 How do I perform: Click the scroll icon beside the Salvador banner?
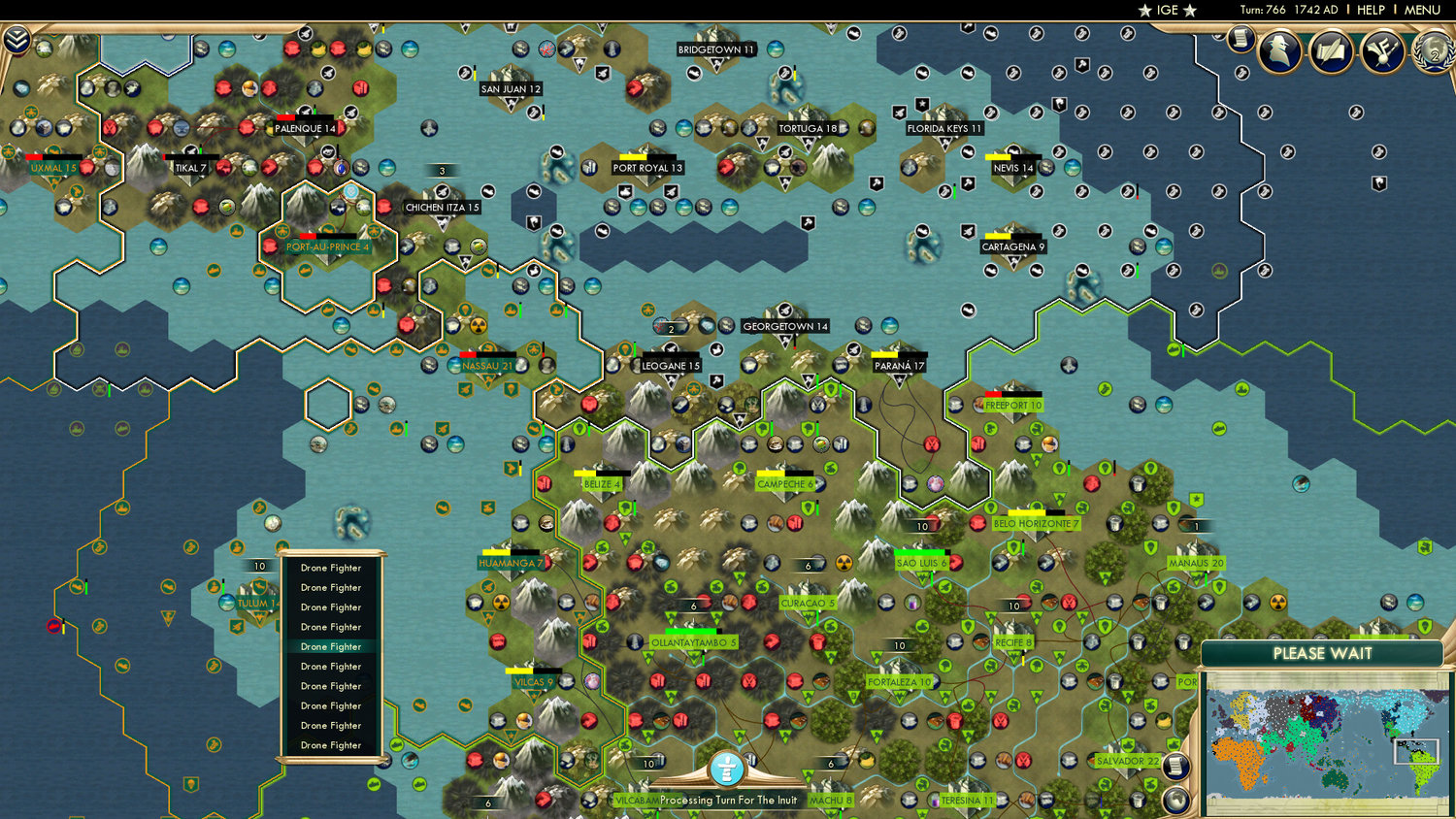[x=1175, y=767]
